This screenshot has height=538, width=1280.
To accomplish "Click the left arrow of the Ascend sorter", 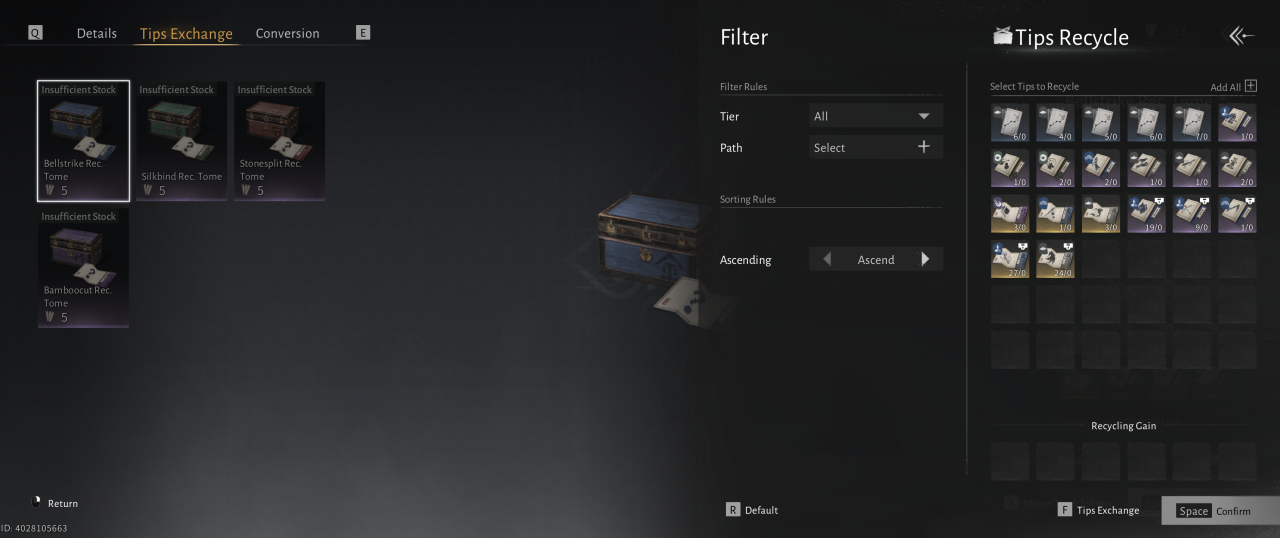I will pos(826,259).
